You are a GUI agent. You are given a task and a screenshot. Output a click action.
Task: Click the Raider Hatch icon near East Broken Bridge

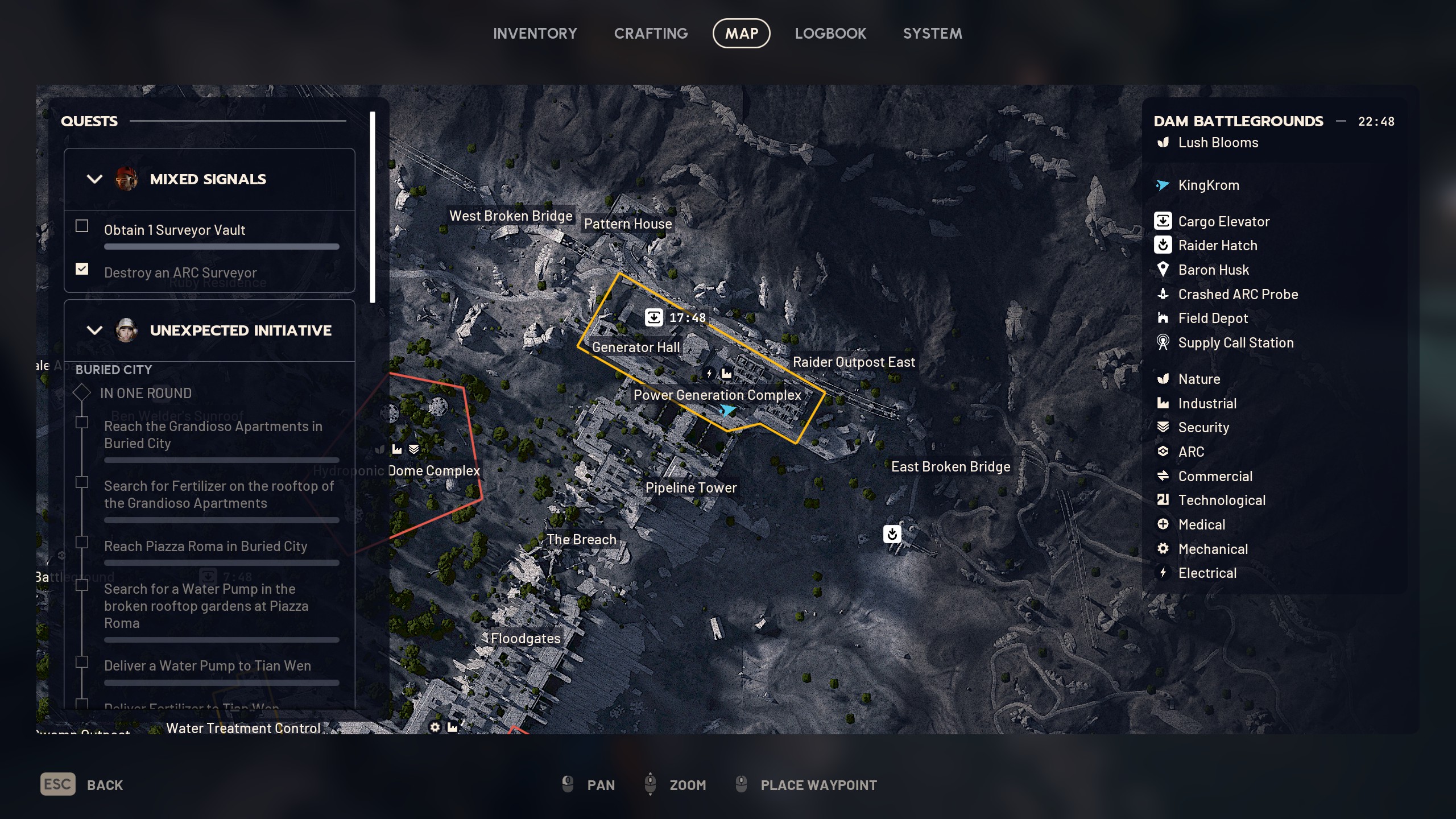[x=892, y=535]
